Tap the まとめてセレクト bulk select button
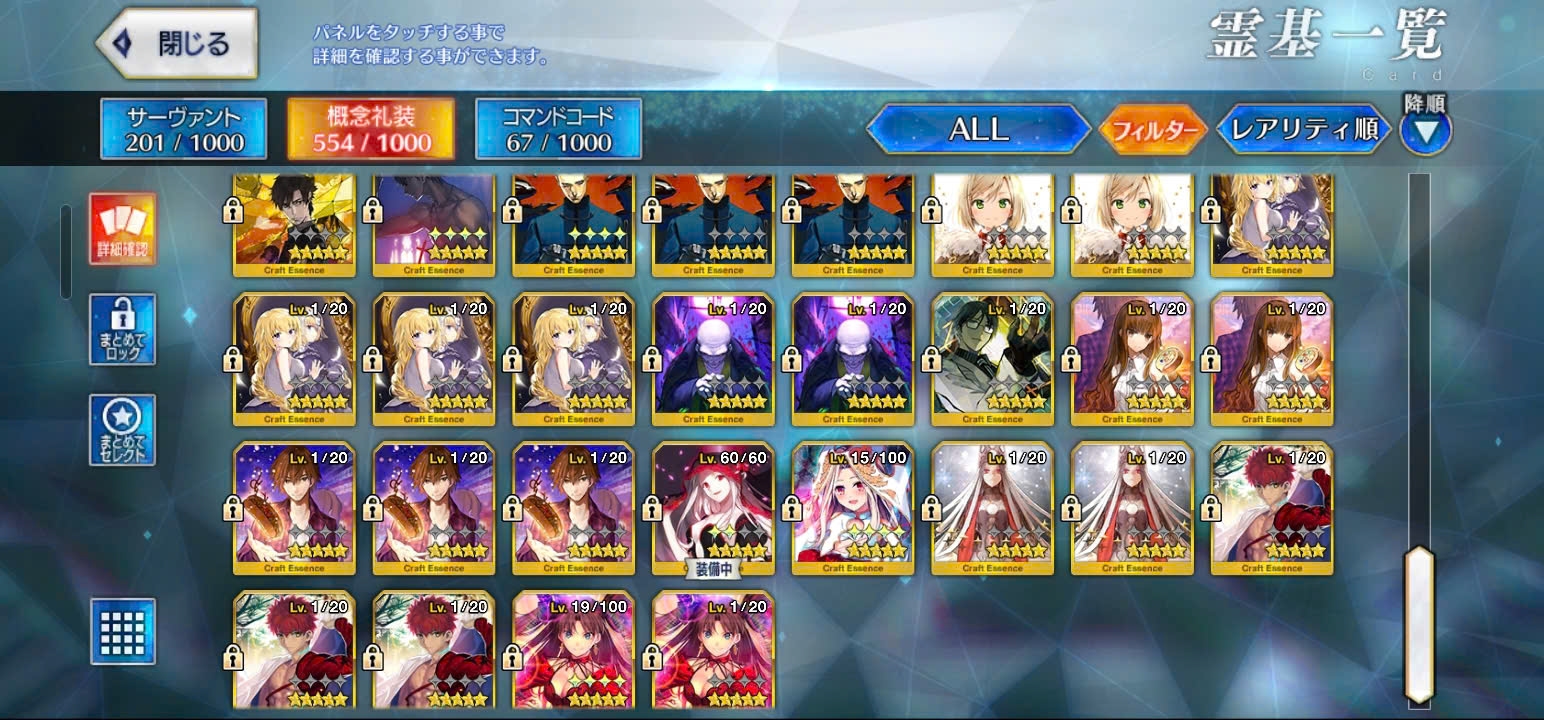The width and height of the screenshot is (1544, 720). pos(122,430)
